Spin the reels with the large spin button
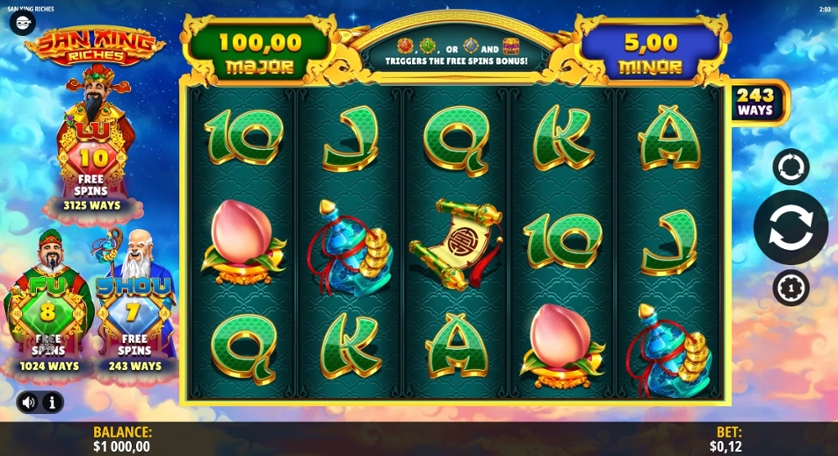This screenshot has height=456, width=838. [790, 227]
